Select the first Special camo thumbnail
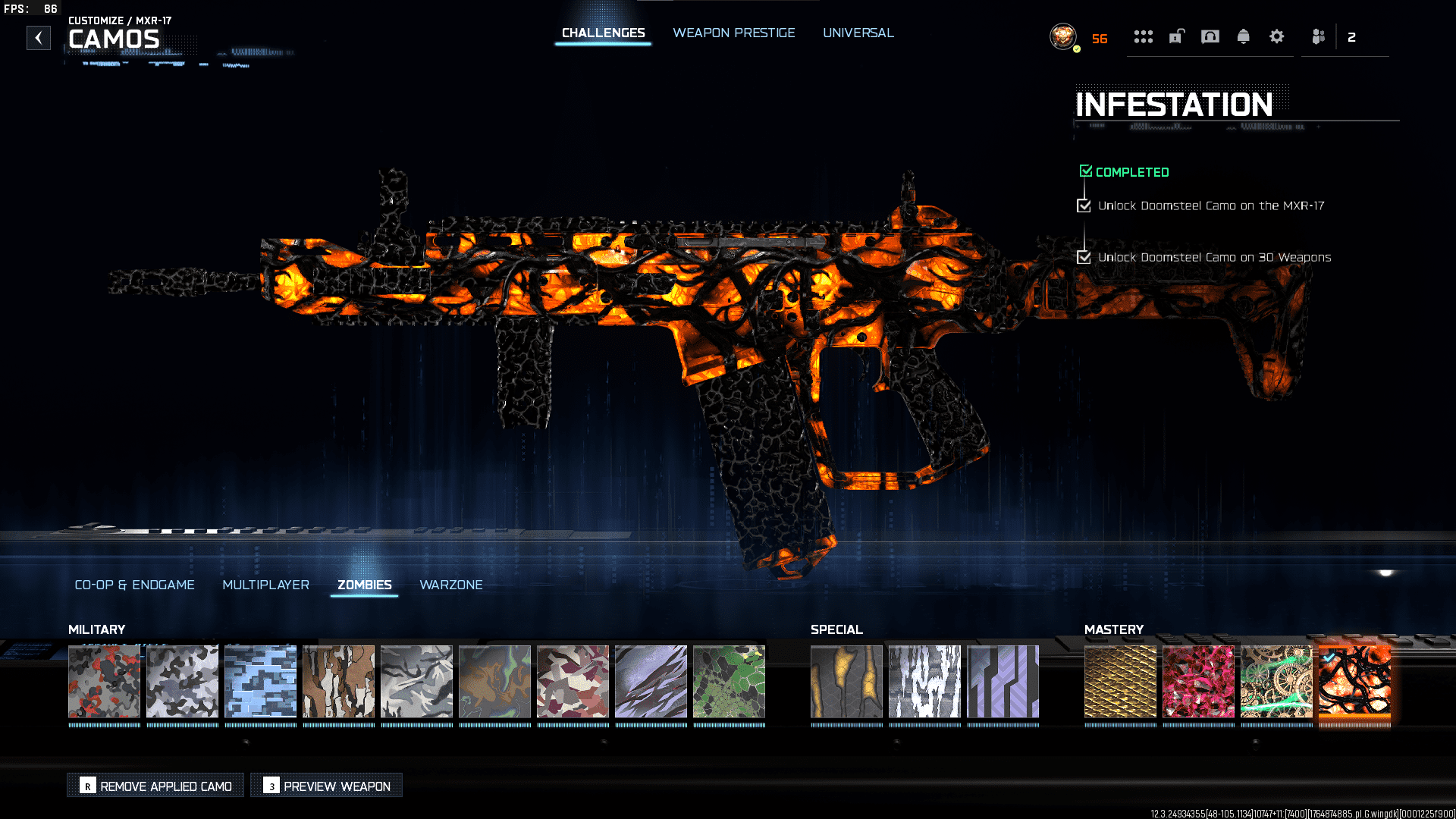 click(847, 682)
